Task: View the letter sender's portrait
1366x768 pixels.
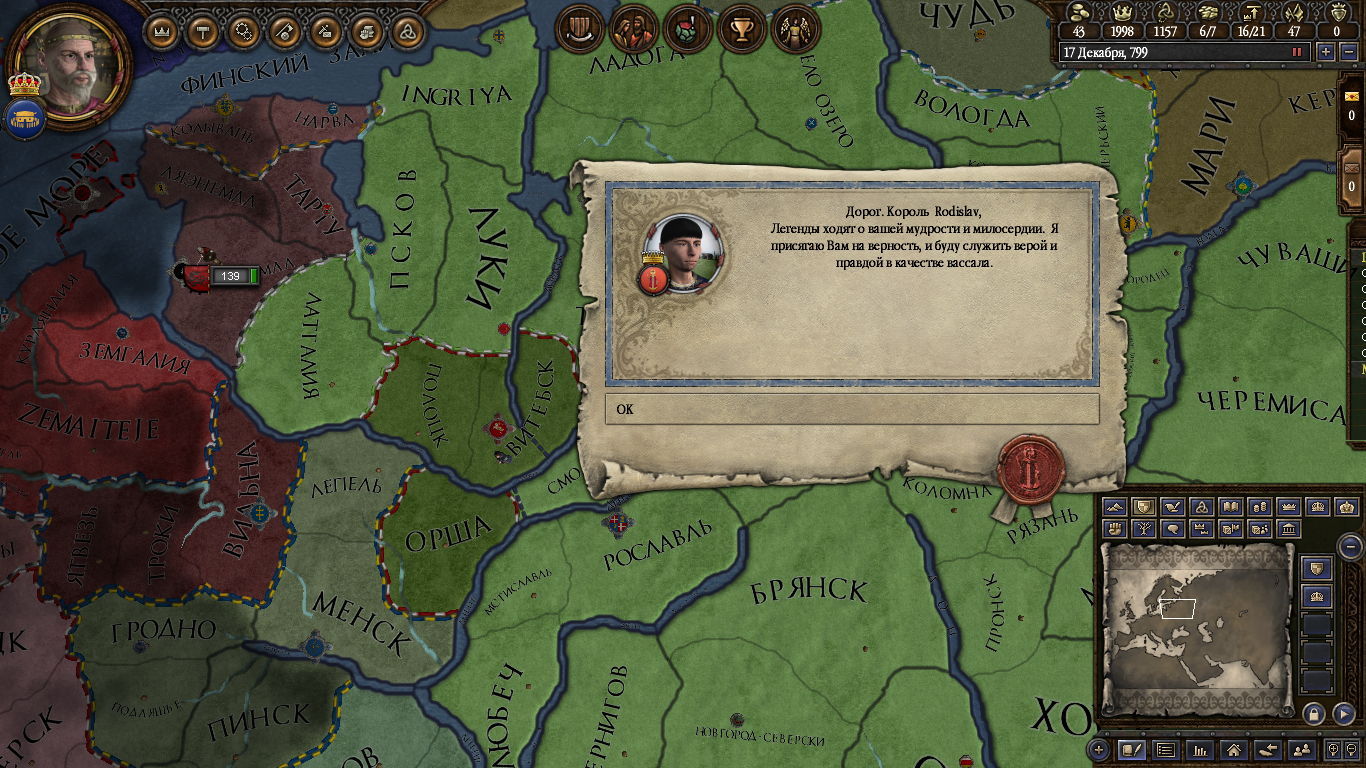Action: 683,249
